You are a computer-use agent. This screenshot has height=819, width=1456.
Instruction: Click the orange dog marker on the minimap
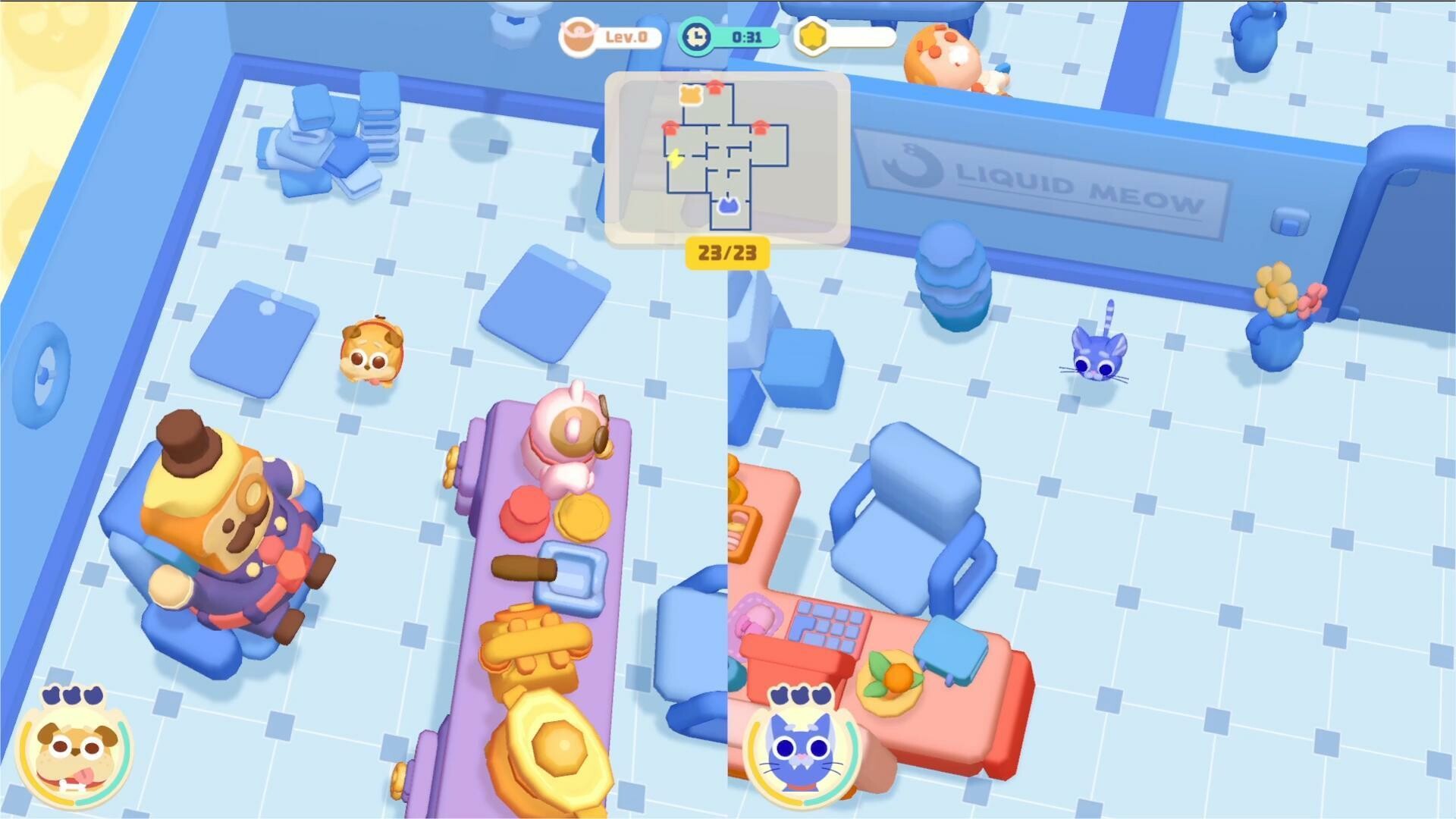[690, 96]
